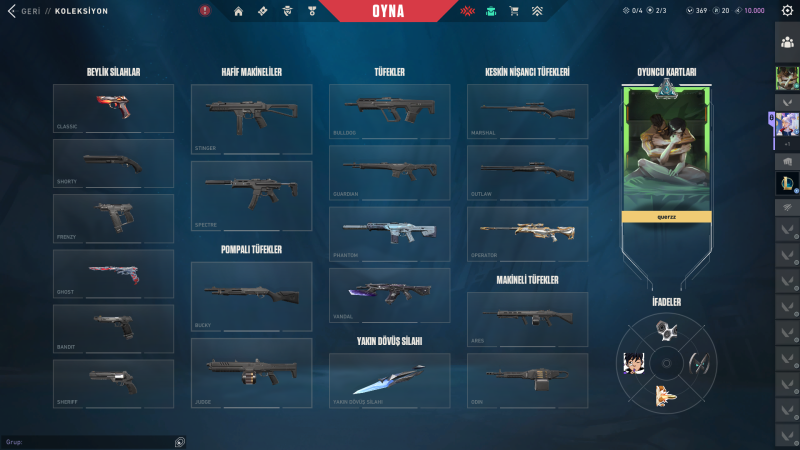Open the store cart icon
Image resolution: width=800 pixels, height=450 pixels.
click(x=514, y=11)
